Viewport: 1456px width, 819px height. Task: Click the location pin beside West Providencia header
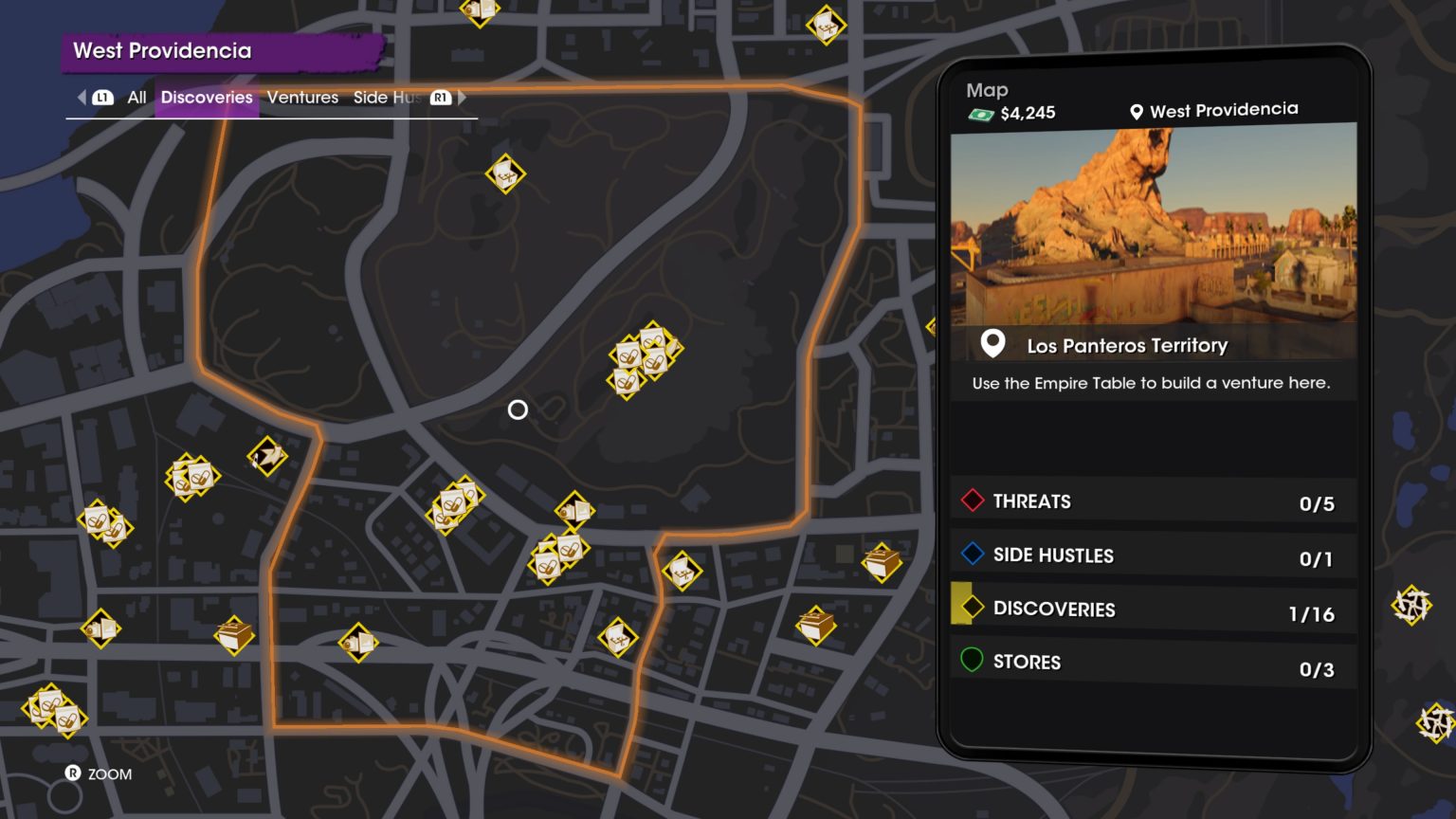[1135, 109]
